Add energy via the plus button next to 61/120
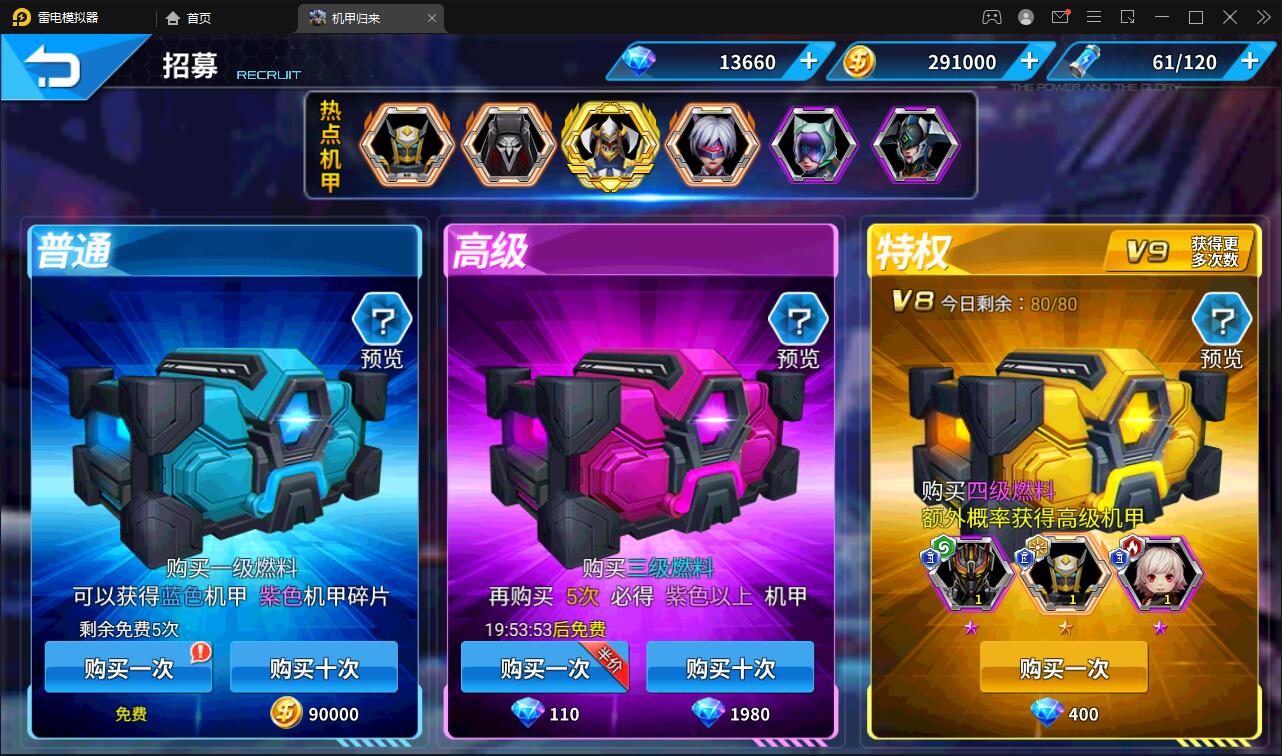The image size is (1282, 756). pos(1248,61)
